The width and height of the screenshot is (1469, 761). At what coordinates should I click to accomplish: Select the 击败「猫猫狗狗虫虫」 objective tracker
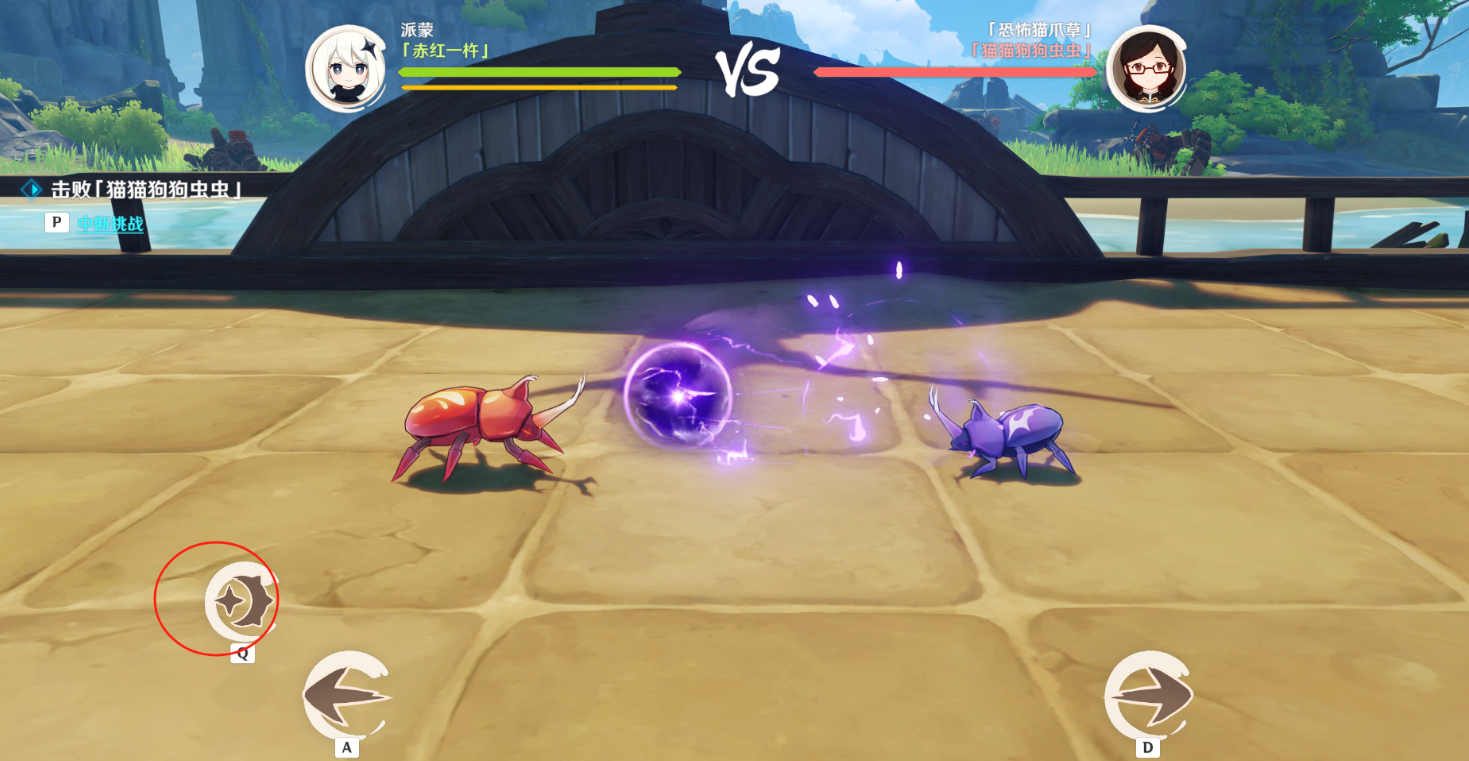pyautogui.click(x=146, y=189)
